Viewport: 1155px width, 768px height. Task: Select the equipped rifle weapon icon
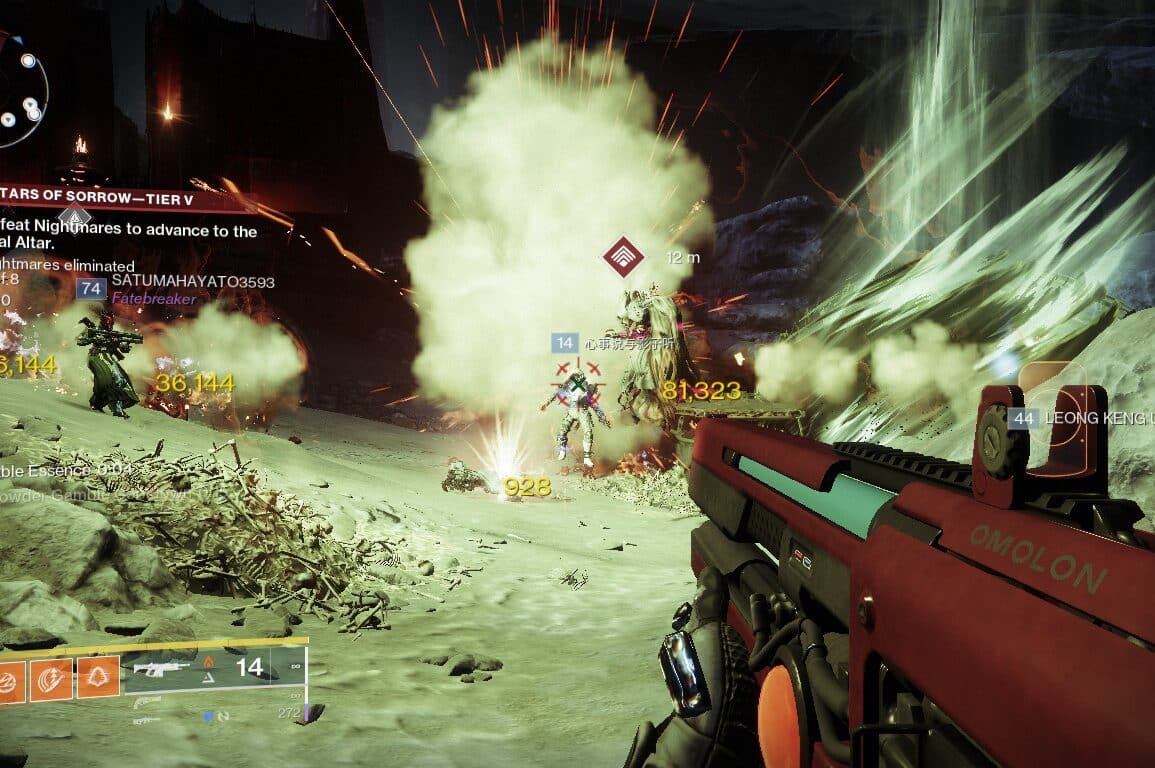tap(161, 668)
